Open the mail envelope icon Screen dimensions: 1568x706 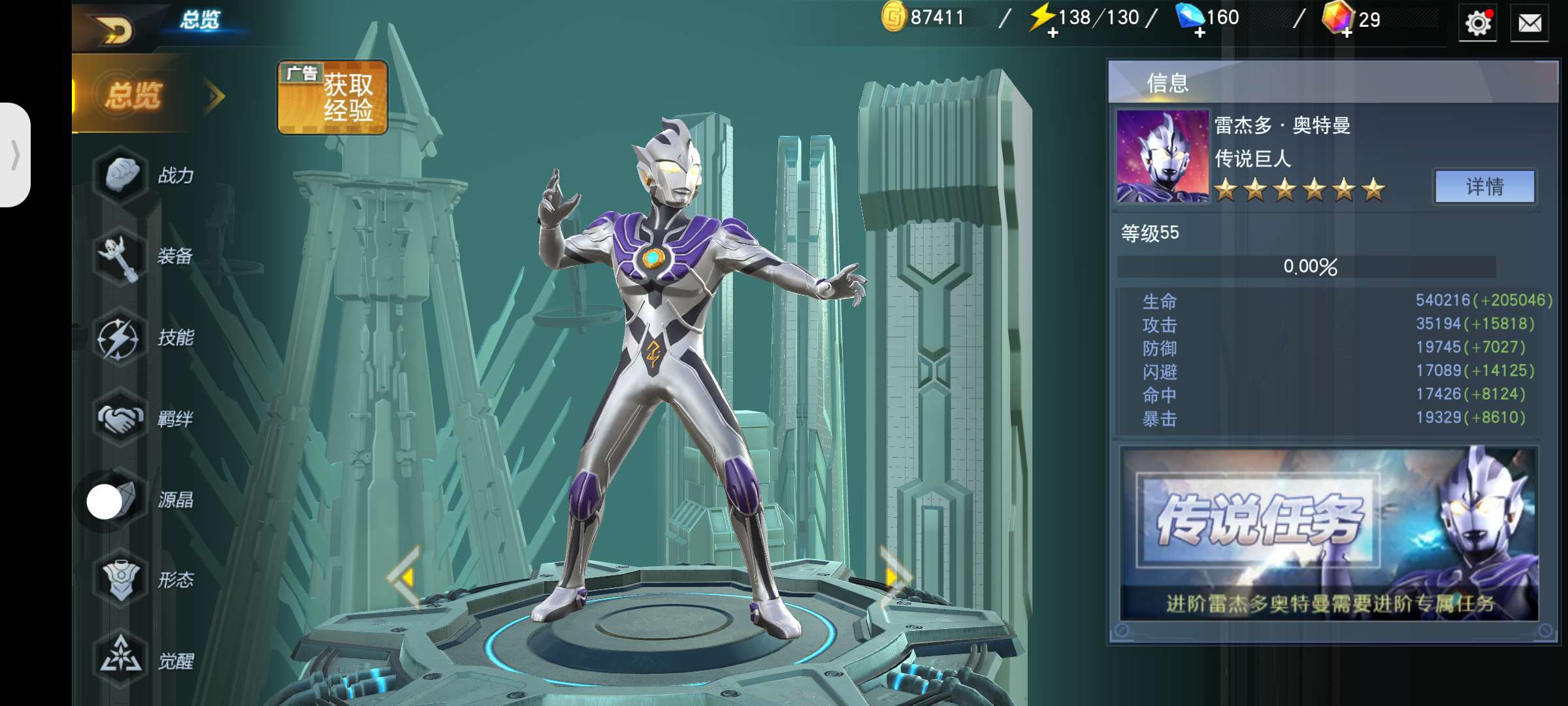[x=1529, y=24]
